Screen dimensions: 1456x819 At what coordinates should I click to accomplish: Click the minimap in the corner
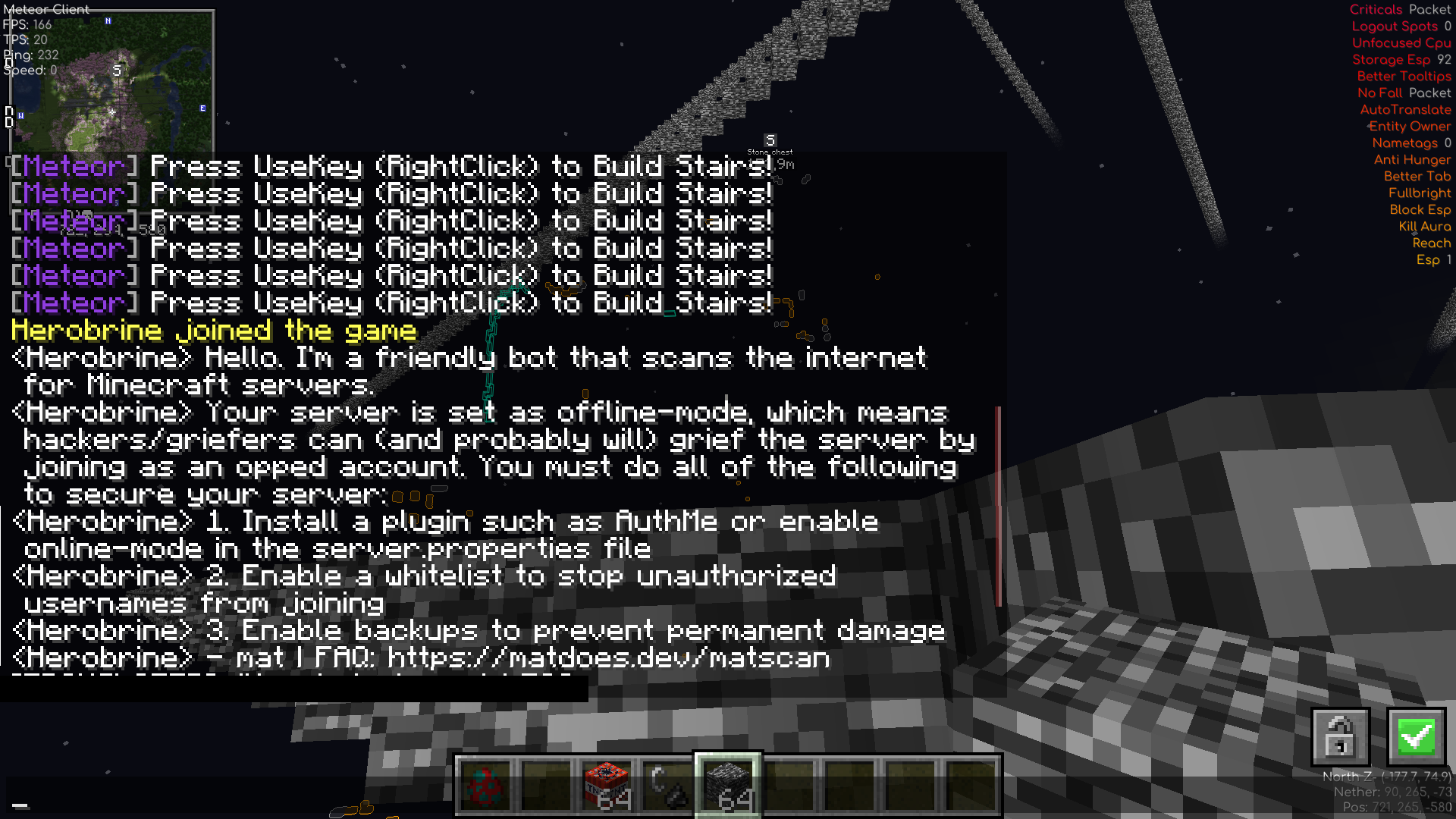pos(111,80)
